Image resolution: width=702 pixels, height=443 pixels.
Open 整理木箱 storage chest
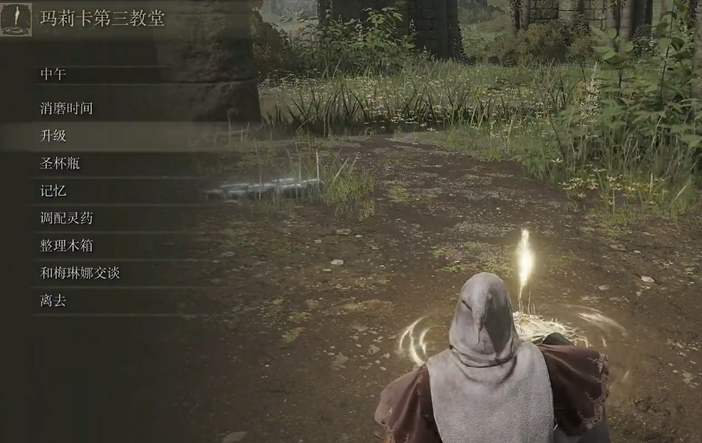(x=67, y=245)
